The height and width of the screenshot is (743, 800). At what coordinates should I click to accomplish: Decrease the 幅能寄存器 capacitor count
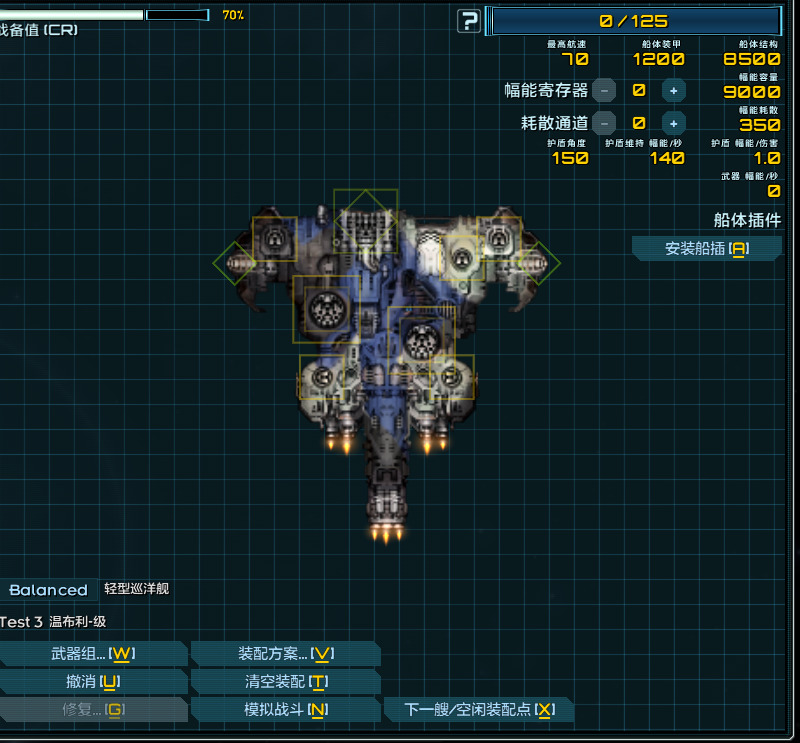coord(604,91)
